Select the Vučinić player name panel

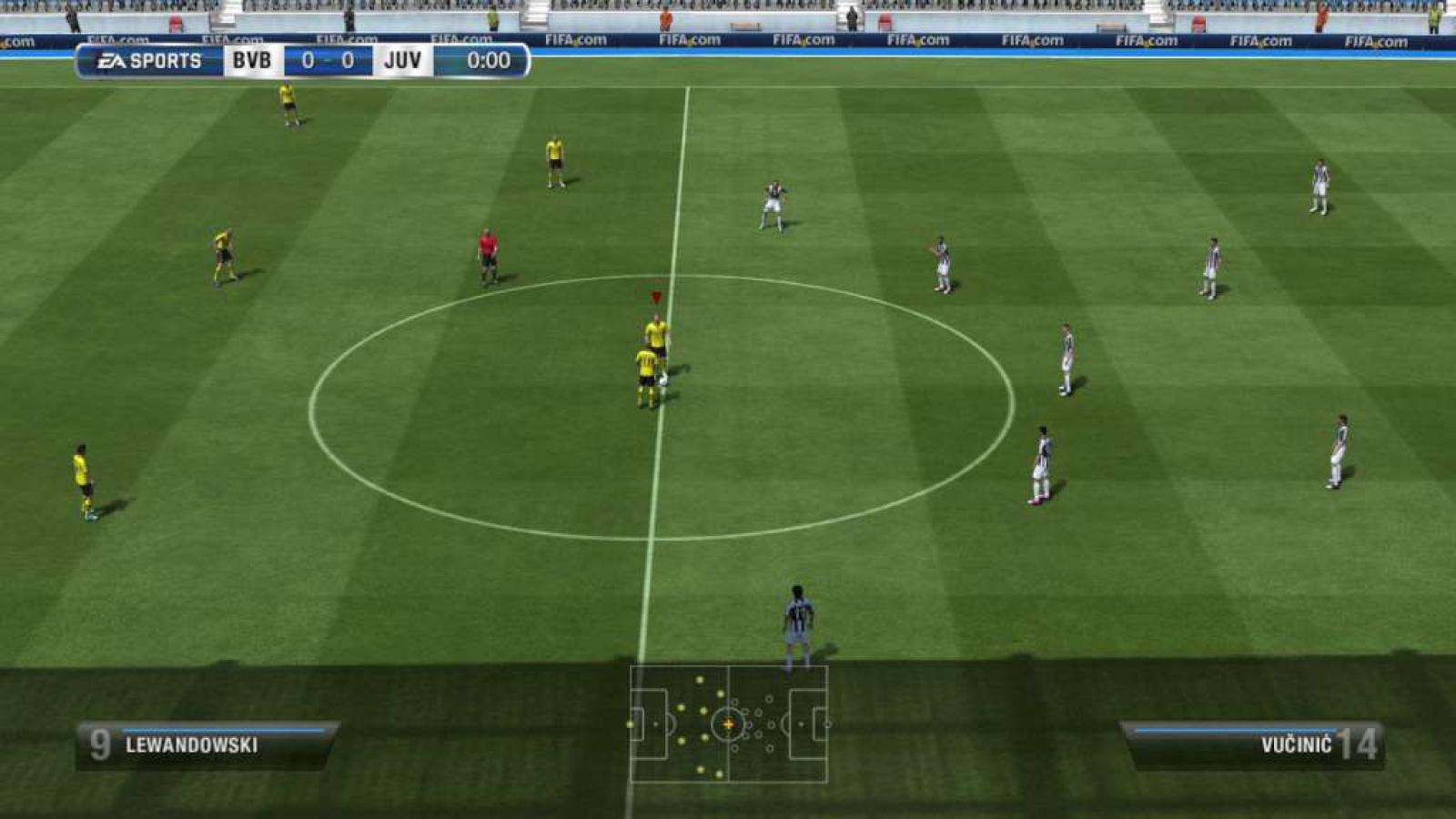(x=1254, y=745)
